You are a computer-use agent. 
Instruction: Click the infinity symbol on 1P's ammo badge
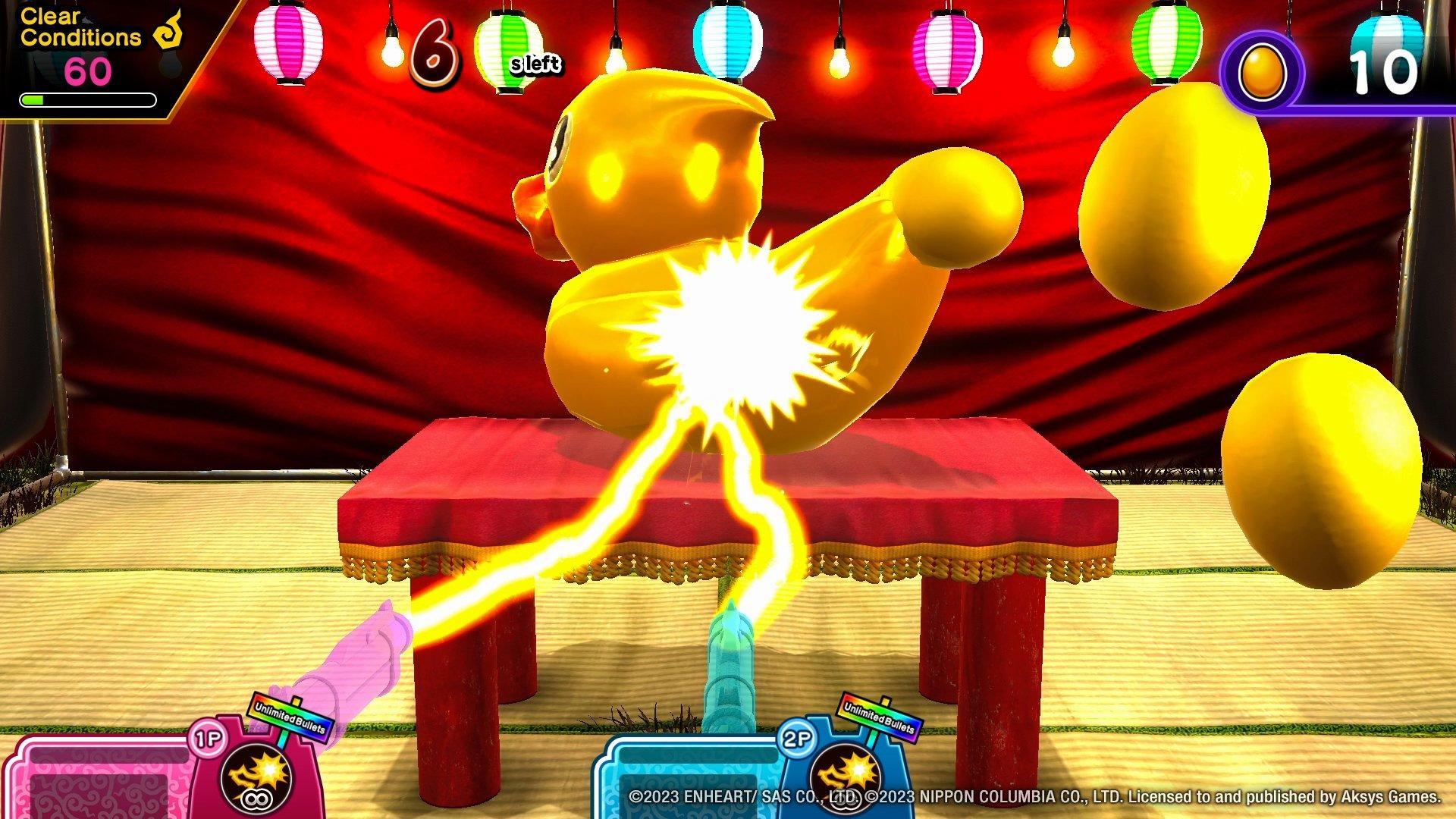click(x=256, y=798)
